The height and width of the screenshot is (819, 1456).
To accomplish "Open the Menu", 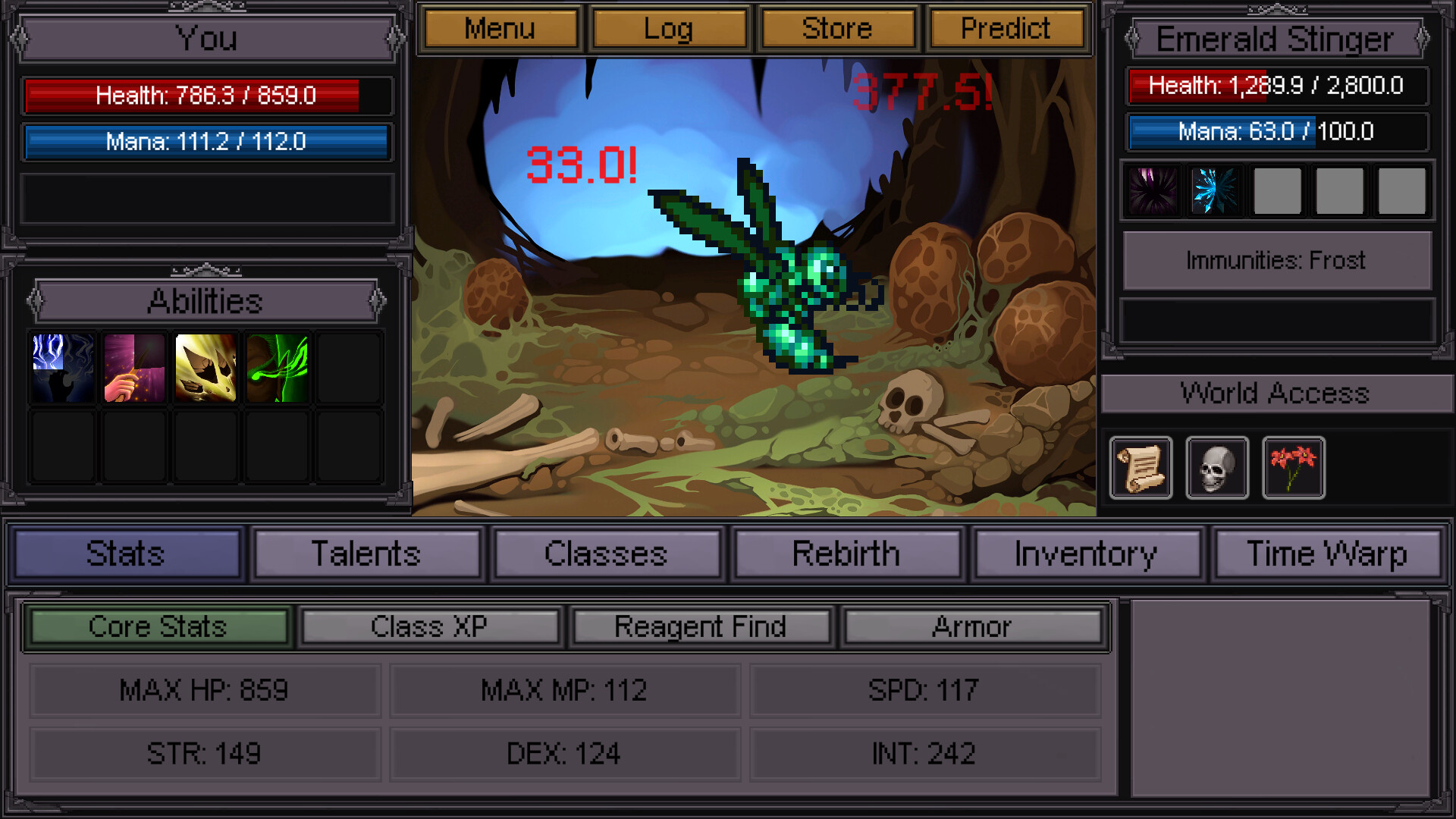I will tap(500, 28).
